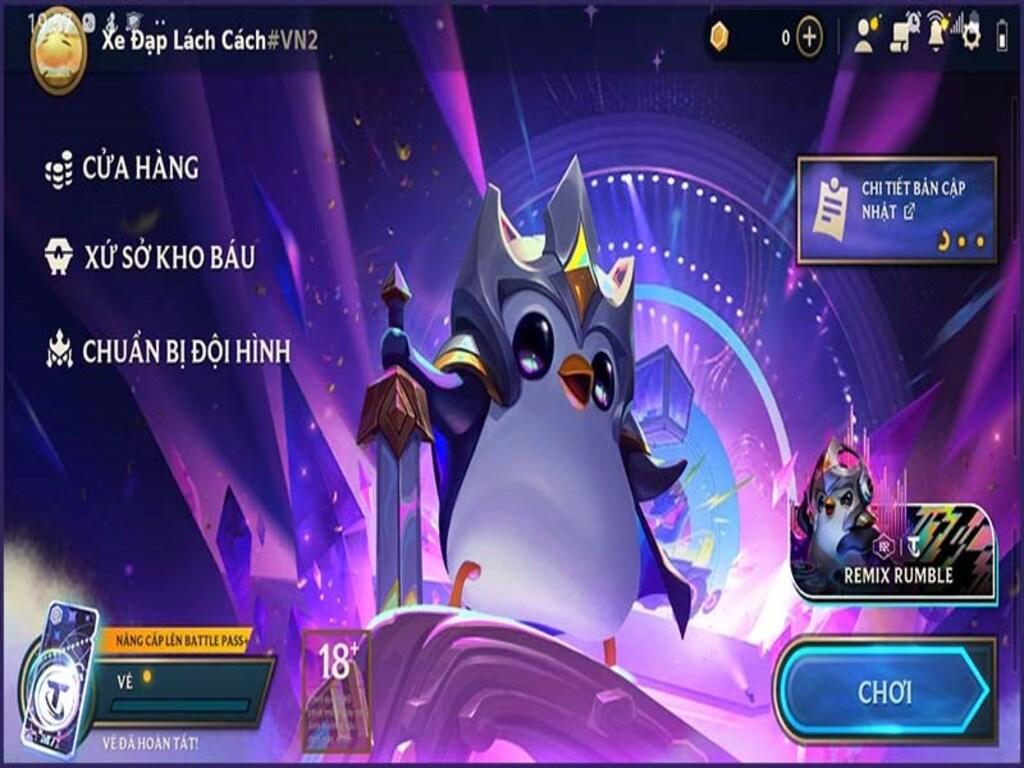Add currency with the plus button

(809, 38)
